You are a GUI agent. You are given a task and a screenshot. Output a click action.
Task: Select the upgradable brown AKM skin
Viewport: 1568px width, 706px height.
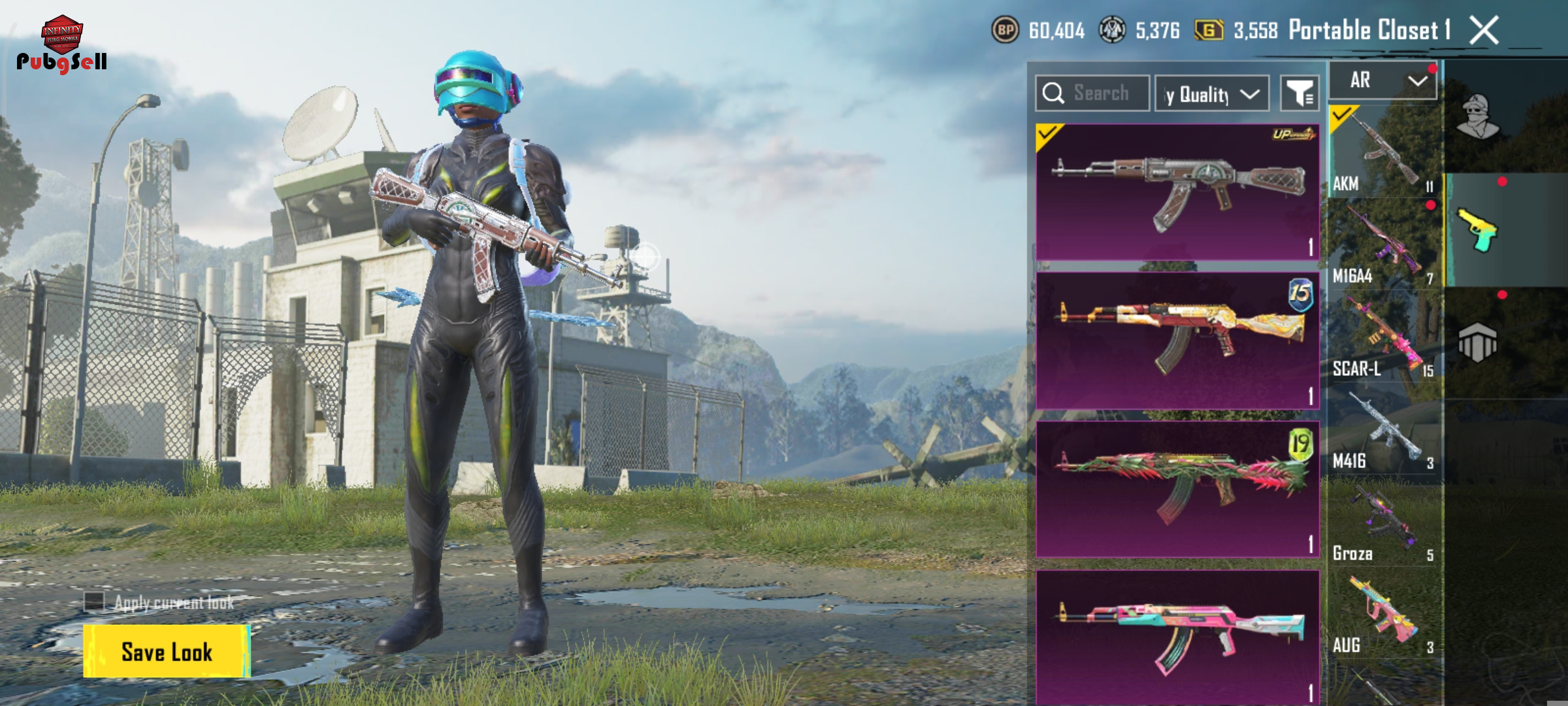click(x=1177, y=192)
